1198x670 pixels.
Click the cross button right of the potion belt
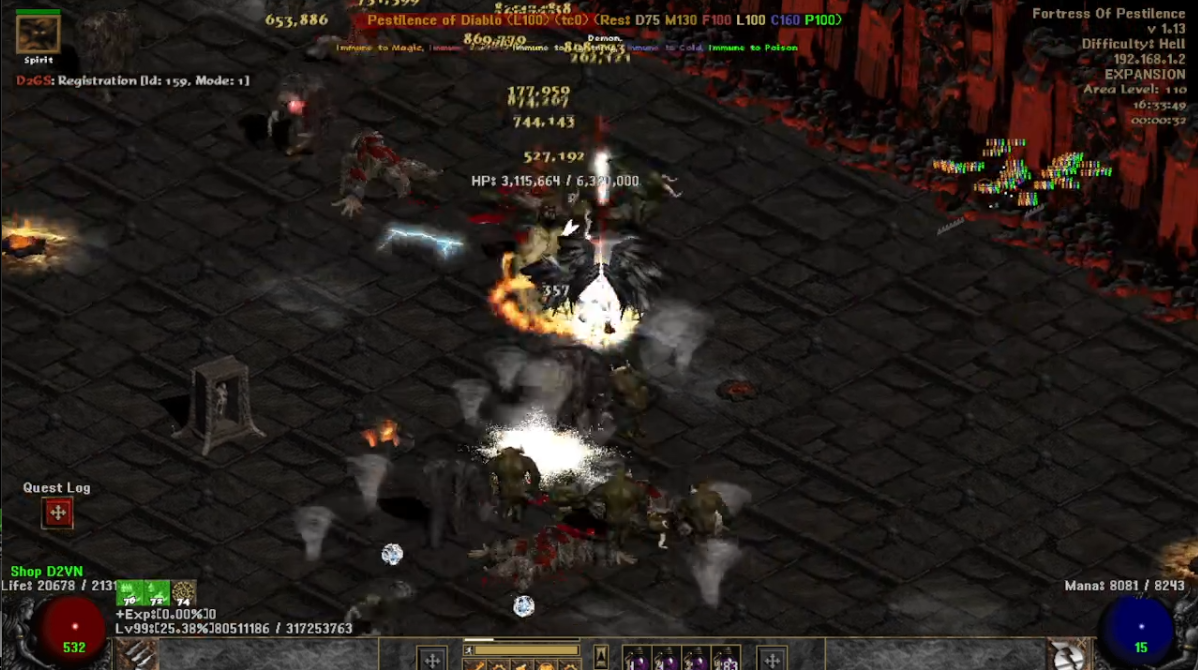pyautogui.click(x=771, y=659)
